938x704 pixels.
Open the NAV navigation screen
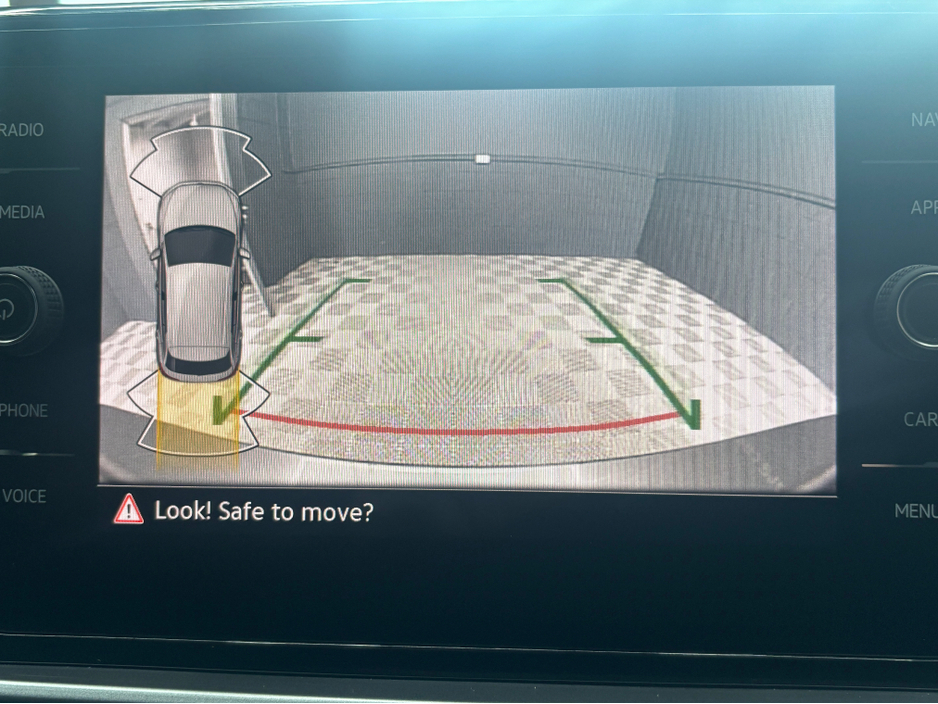[x=922, y=120]
